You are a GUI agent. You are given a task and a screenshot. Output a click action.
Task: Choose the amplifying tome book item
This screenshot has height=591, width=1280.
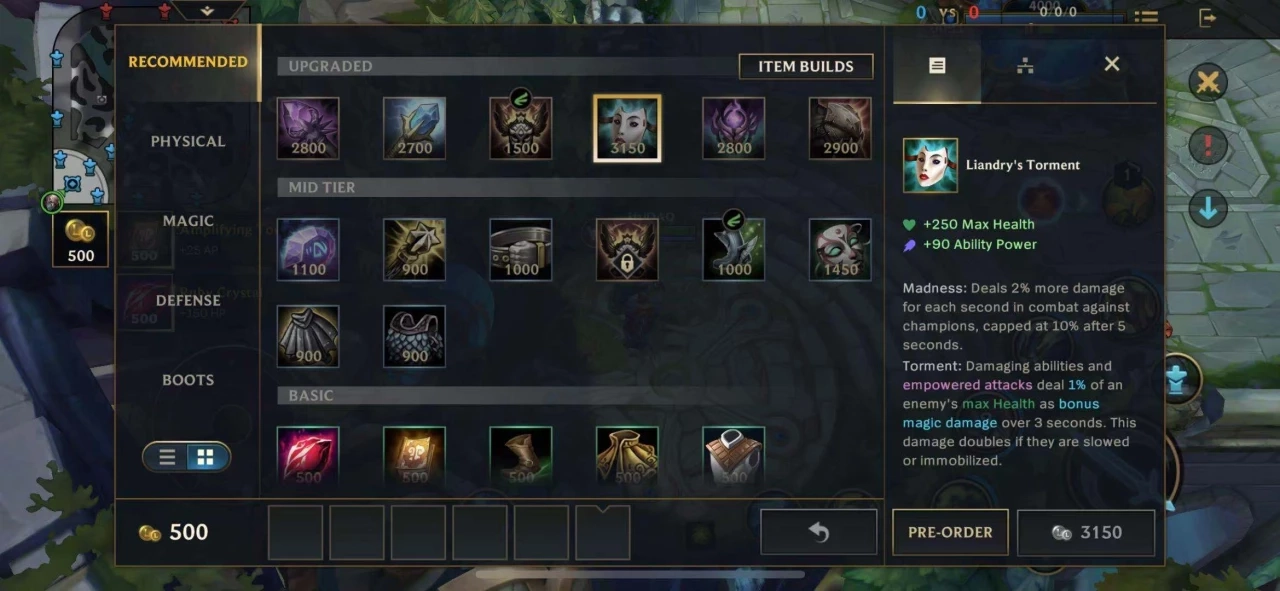point(415,457)
